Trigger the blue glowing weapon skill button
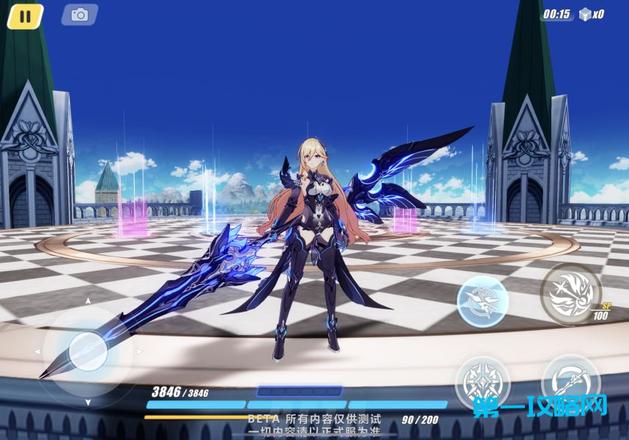Image resolution: width=629 pixels, height=440 pixels. point(483,299)
